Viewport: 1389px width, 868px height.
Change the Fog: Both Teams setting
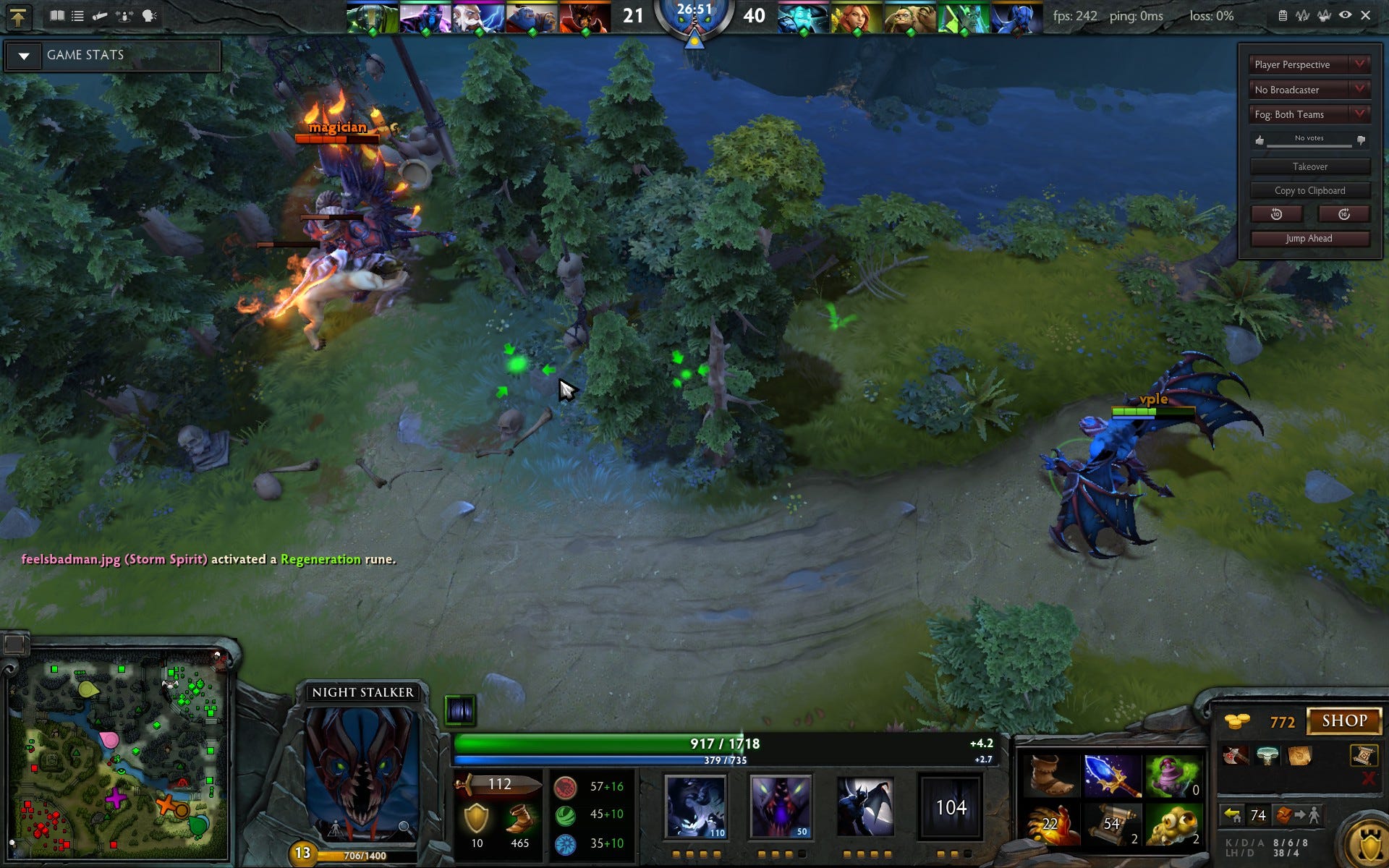tap(1309, 114)
